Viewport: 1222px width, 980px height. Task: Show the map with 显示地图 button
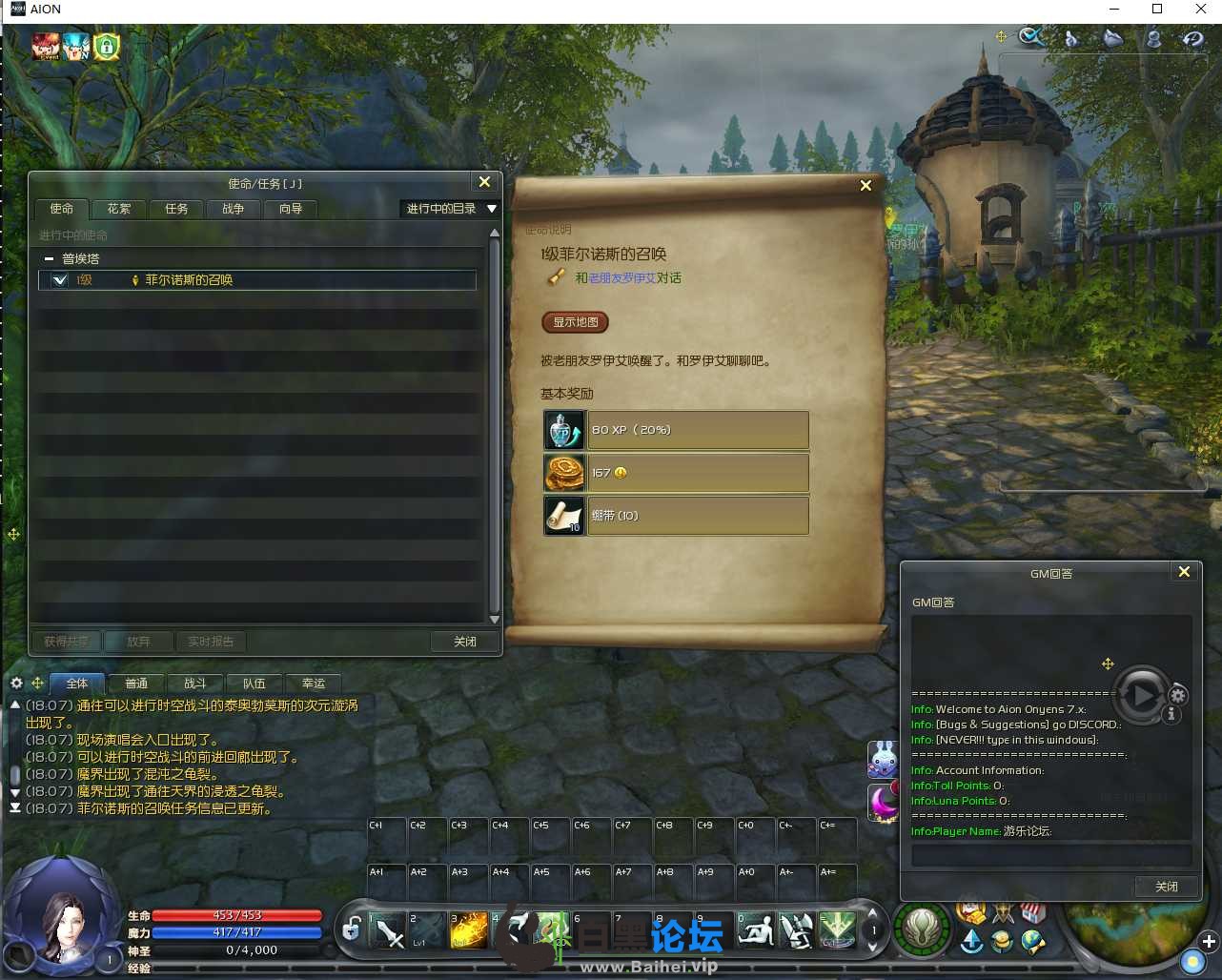coord(575,322)
